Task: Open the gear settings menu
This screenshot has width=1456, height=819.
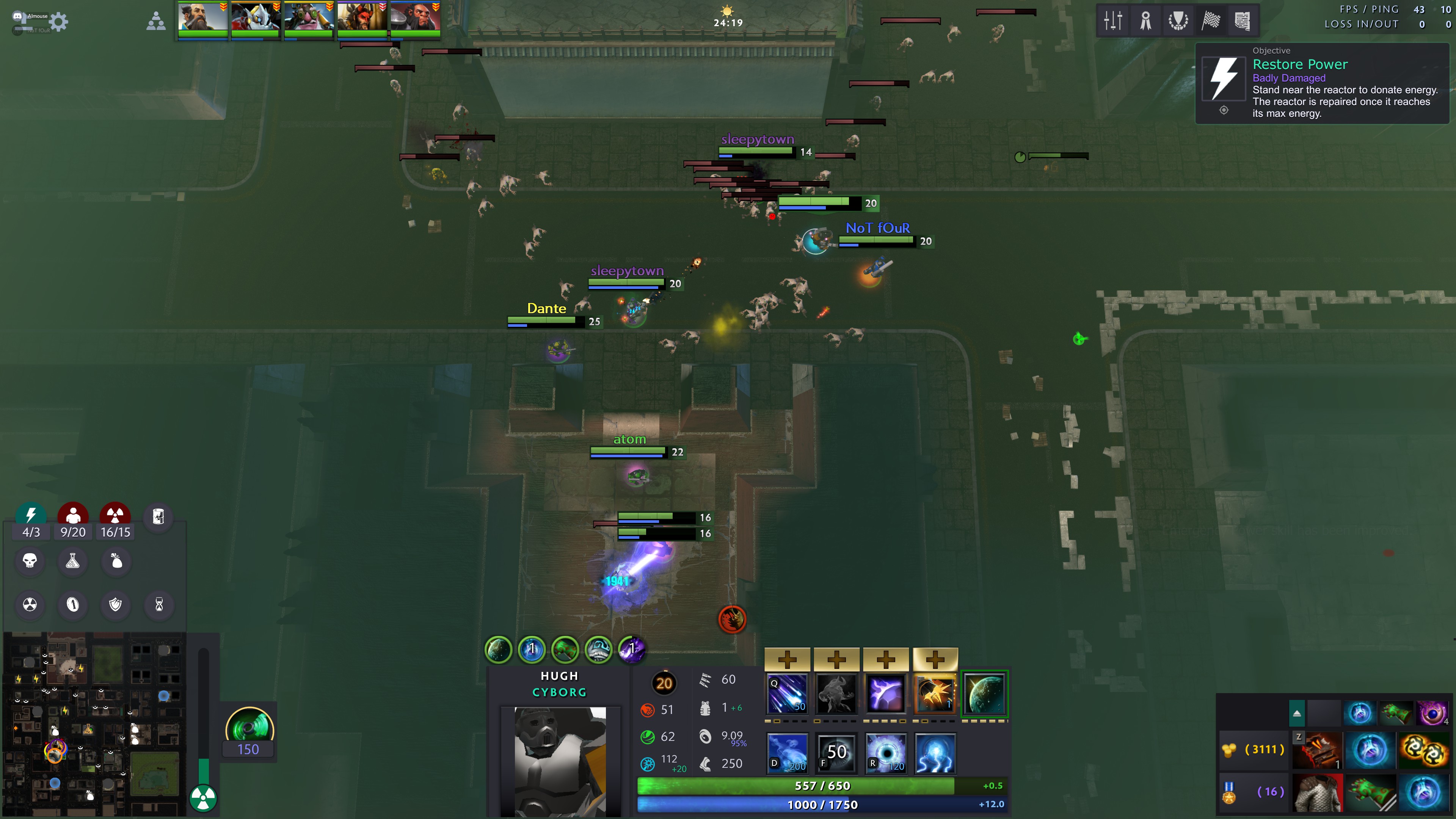Action: click(x=59, y=22)
